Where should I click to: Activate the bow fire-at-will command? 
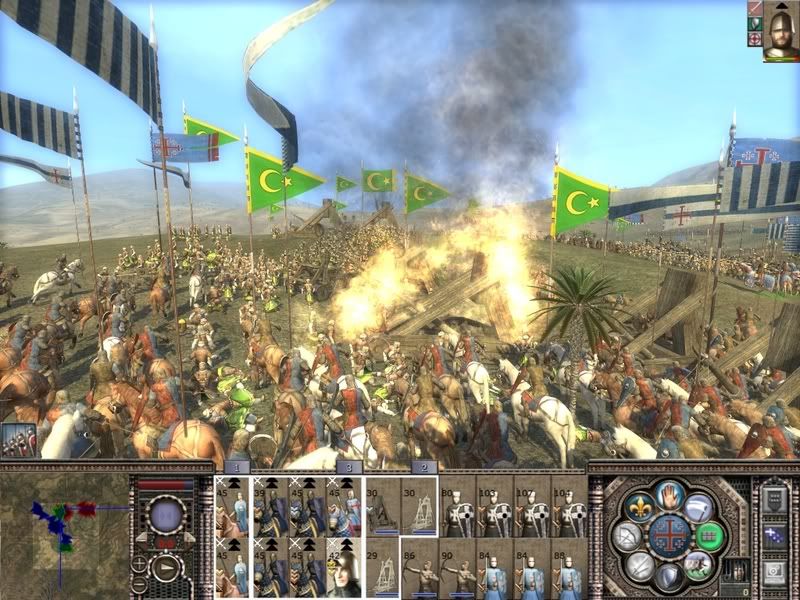coord(629,537)
